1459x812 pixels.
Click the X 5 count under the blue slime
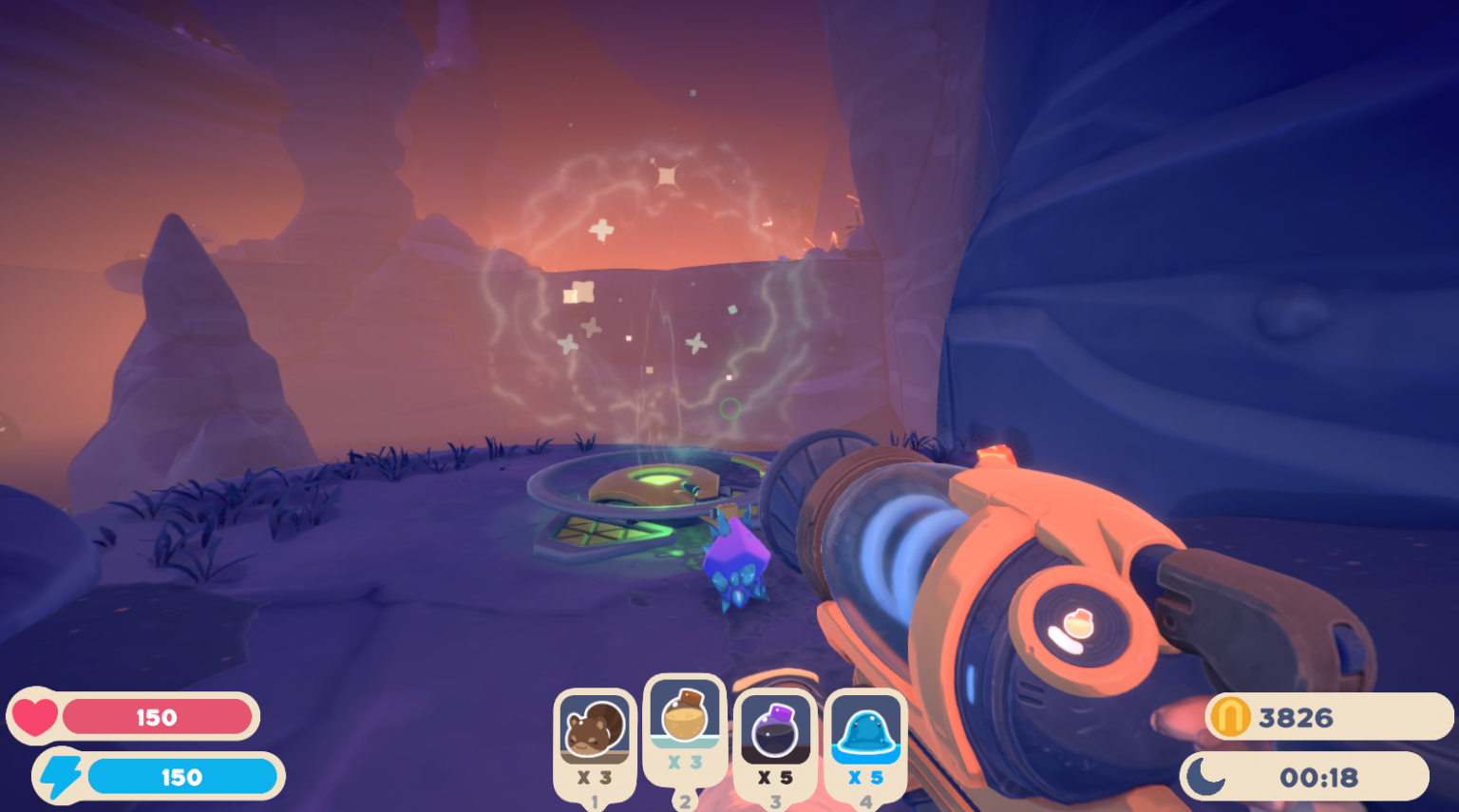coord(866,777)
